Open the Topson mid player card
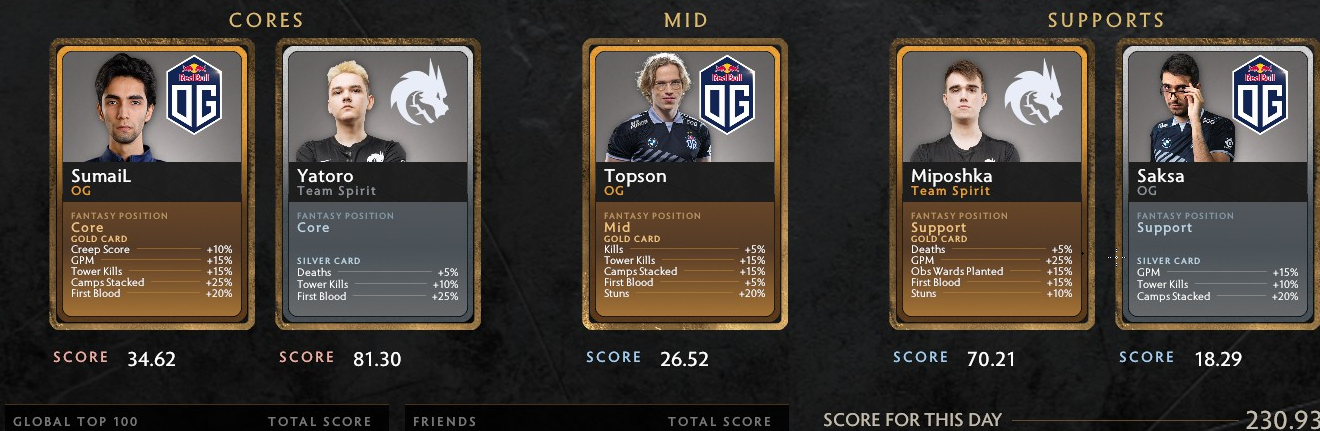1320x431 pixels. (x=685, y=185)
